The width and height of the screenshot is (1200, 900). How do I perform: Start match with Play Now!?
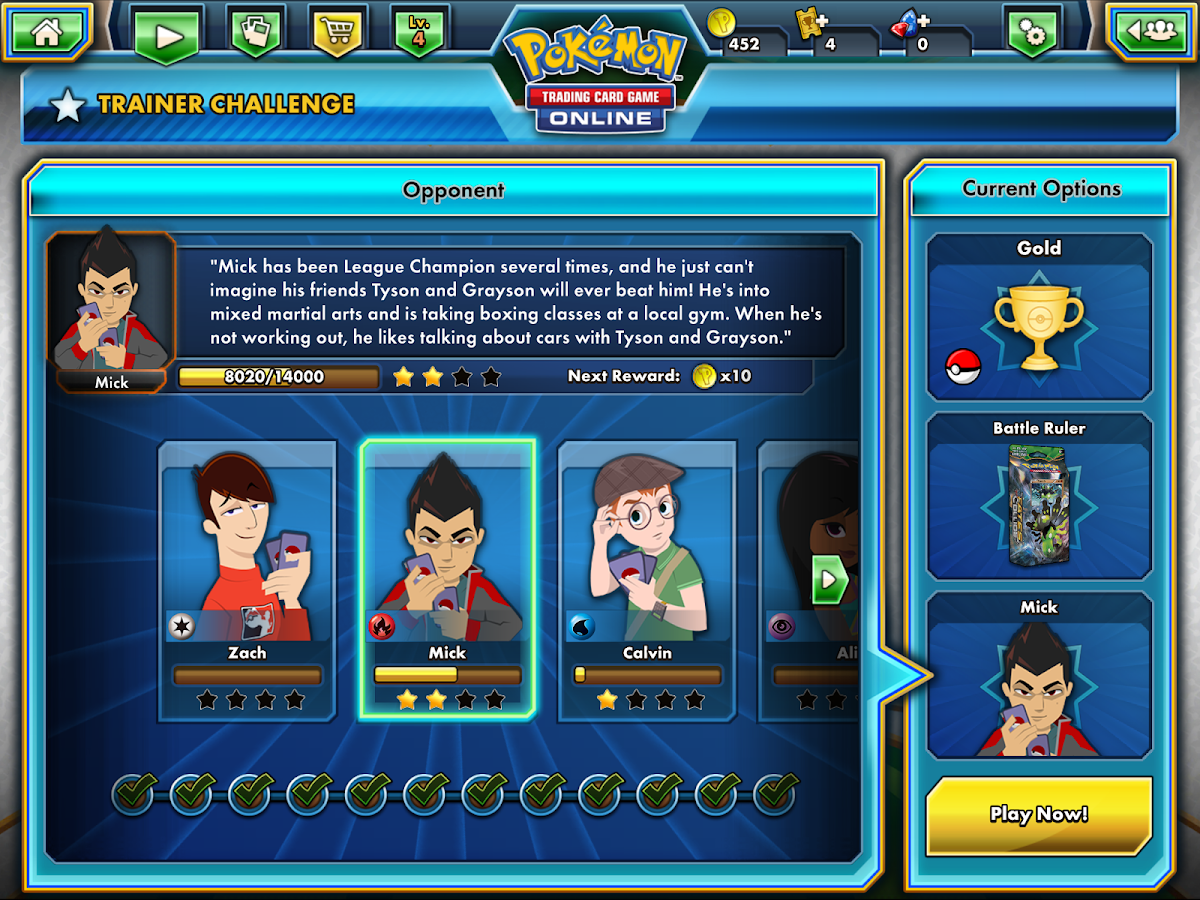pyautogui.click(x=1039, y=814)
